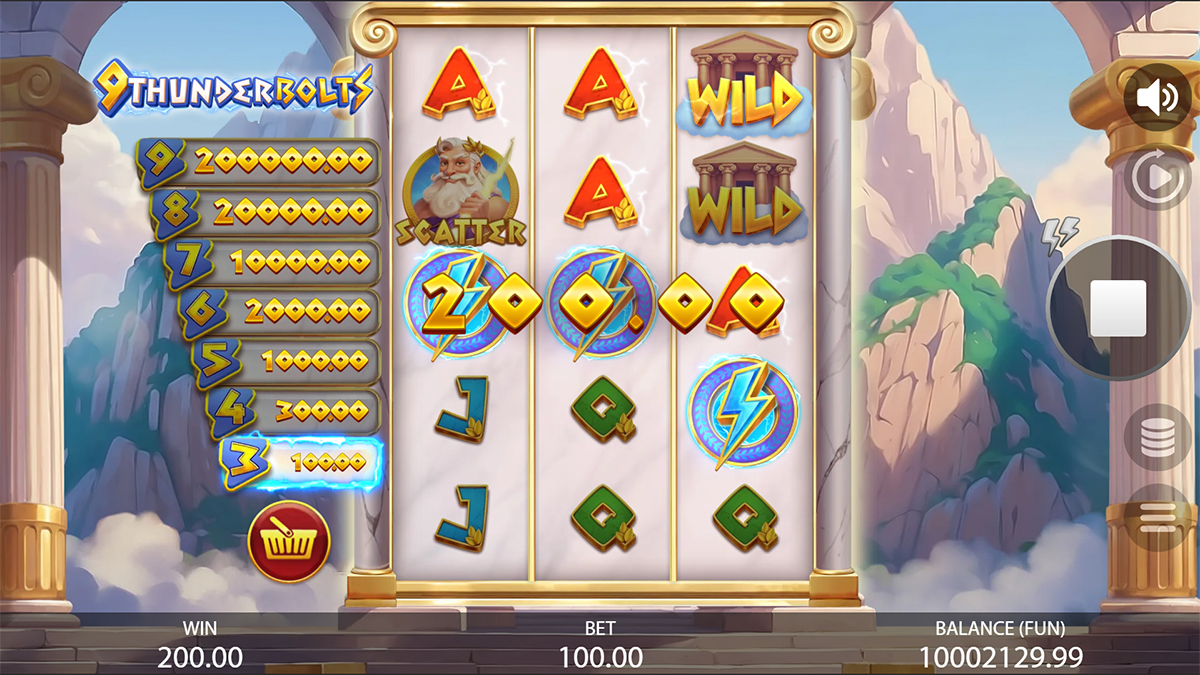The image size is (1200, 675).
Task: Open the hamburger game menu
Action: (1158, 516)
